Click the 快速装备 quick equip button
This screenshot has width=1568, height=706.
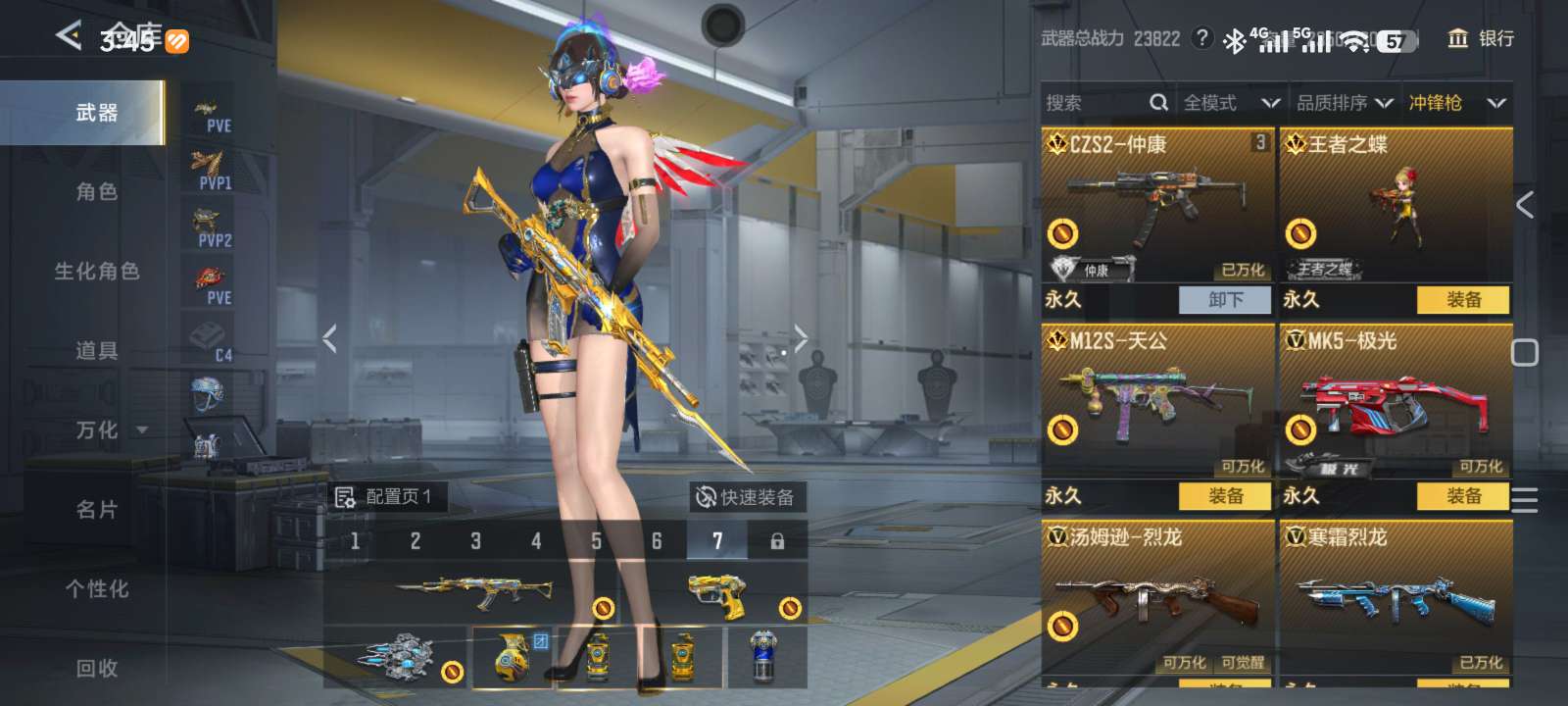pos(746,497)
